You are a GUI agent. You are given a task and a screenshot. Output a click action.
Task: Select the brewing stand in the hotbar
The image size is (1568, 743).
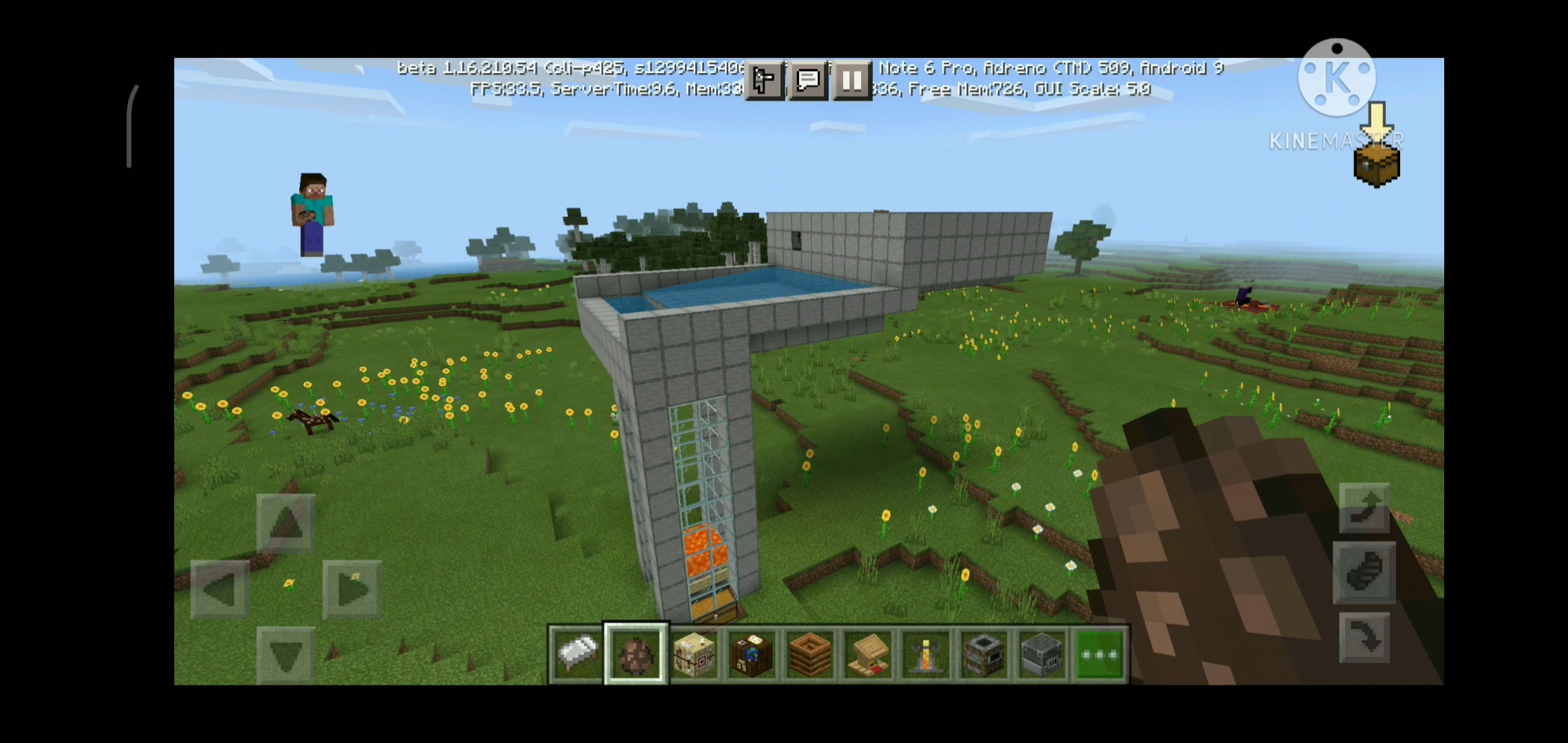coord(925,654)
